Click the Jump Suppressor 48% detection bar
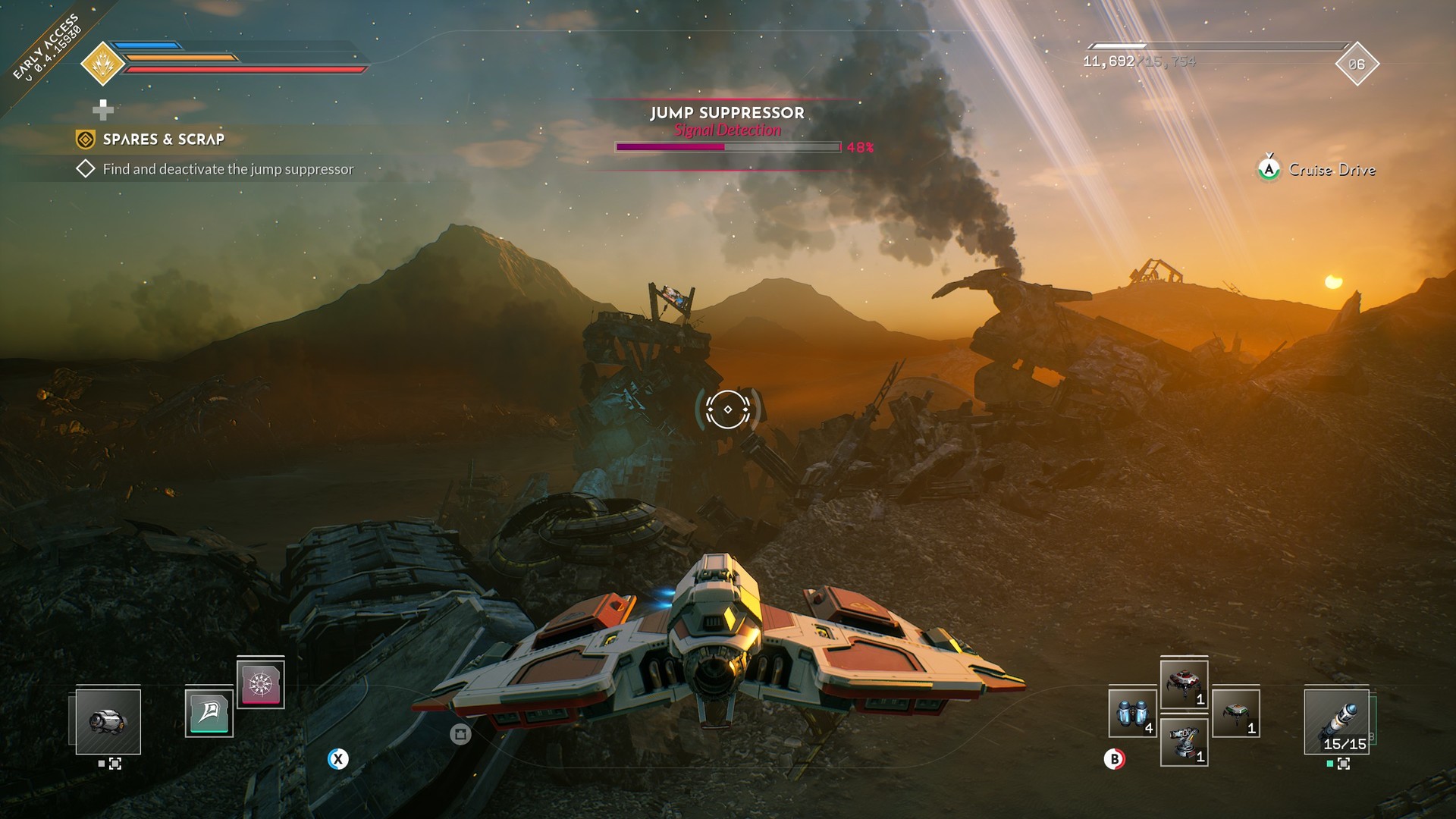1456x819 pixels. [728, 146]
